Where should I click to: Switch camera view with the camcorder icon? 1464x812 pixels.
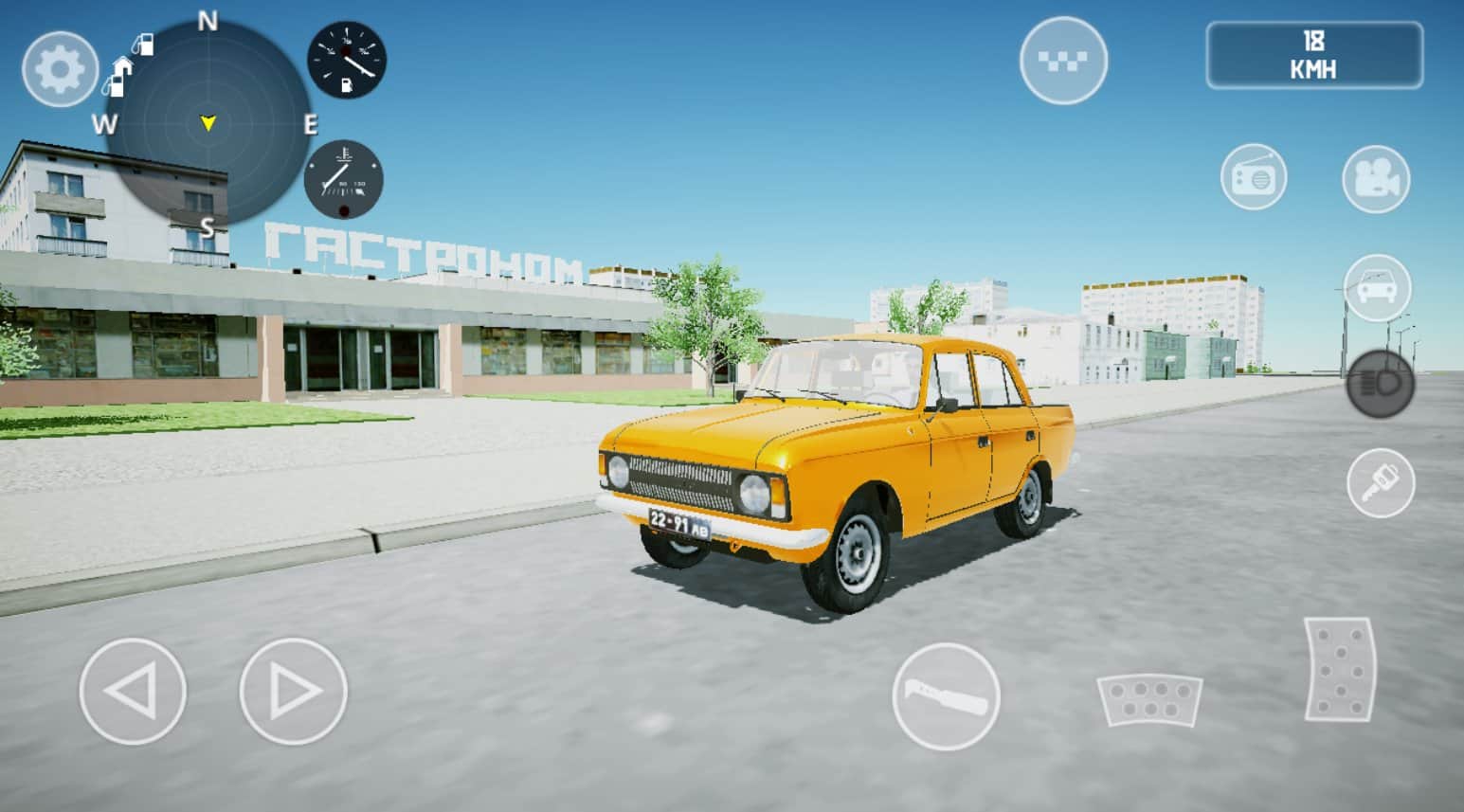click(1376, 179)
